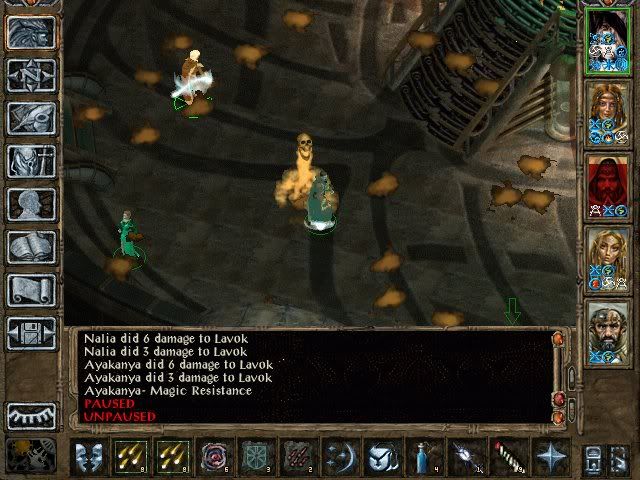Open the inventory screen button
The height and width of the screenshot is (480, 640).
(31, 160)
